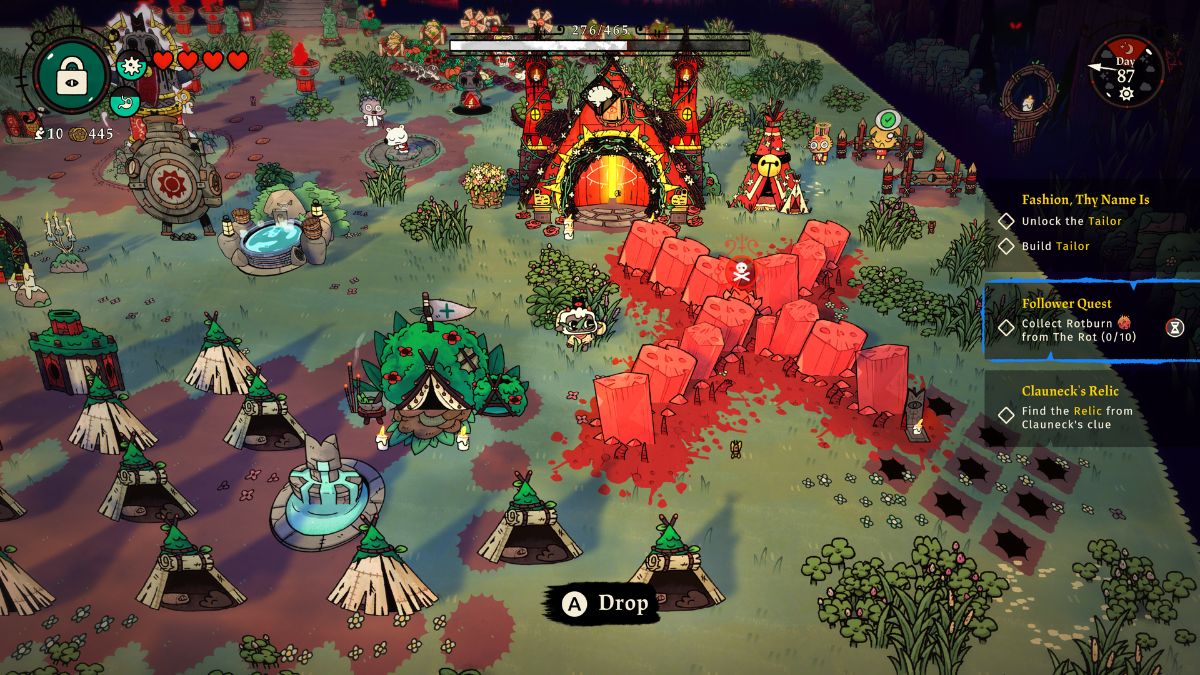Open the Fashion, Thy Name Is quest
Image resolution: width=1200 pixels, height=675 pixels.
[x=1085, y=199]
